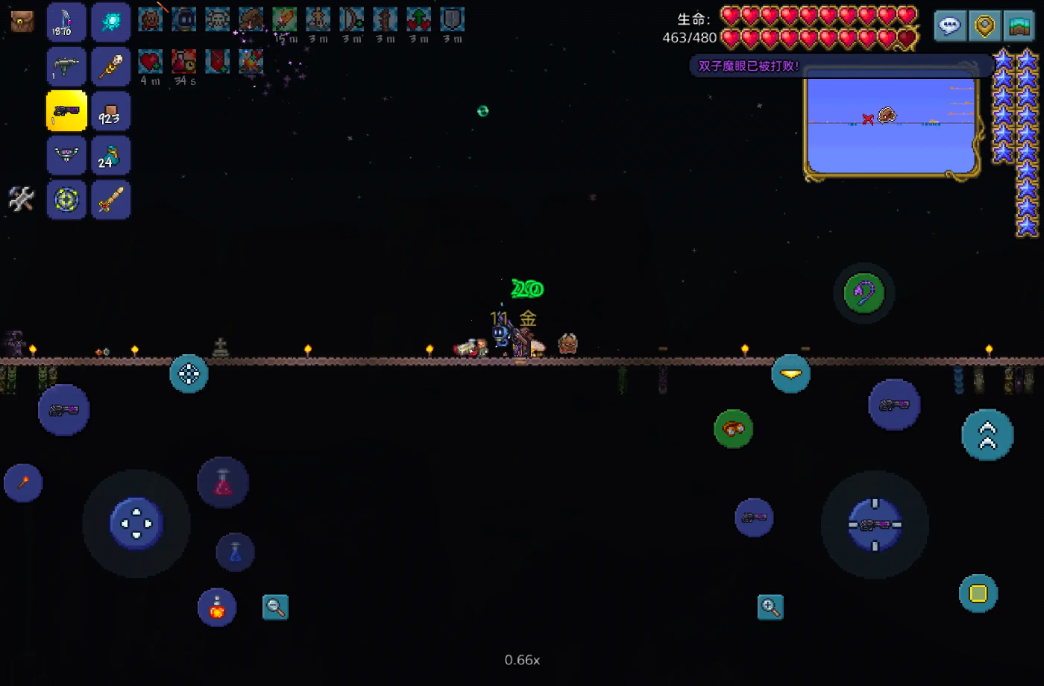Use the grappling hook button
The height and width of the screenshot is (686, 1044).
click(864, 294)
